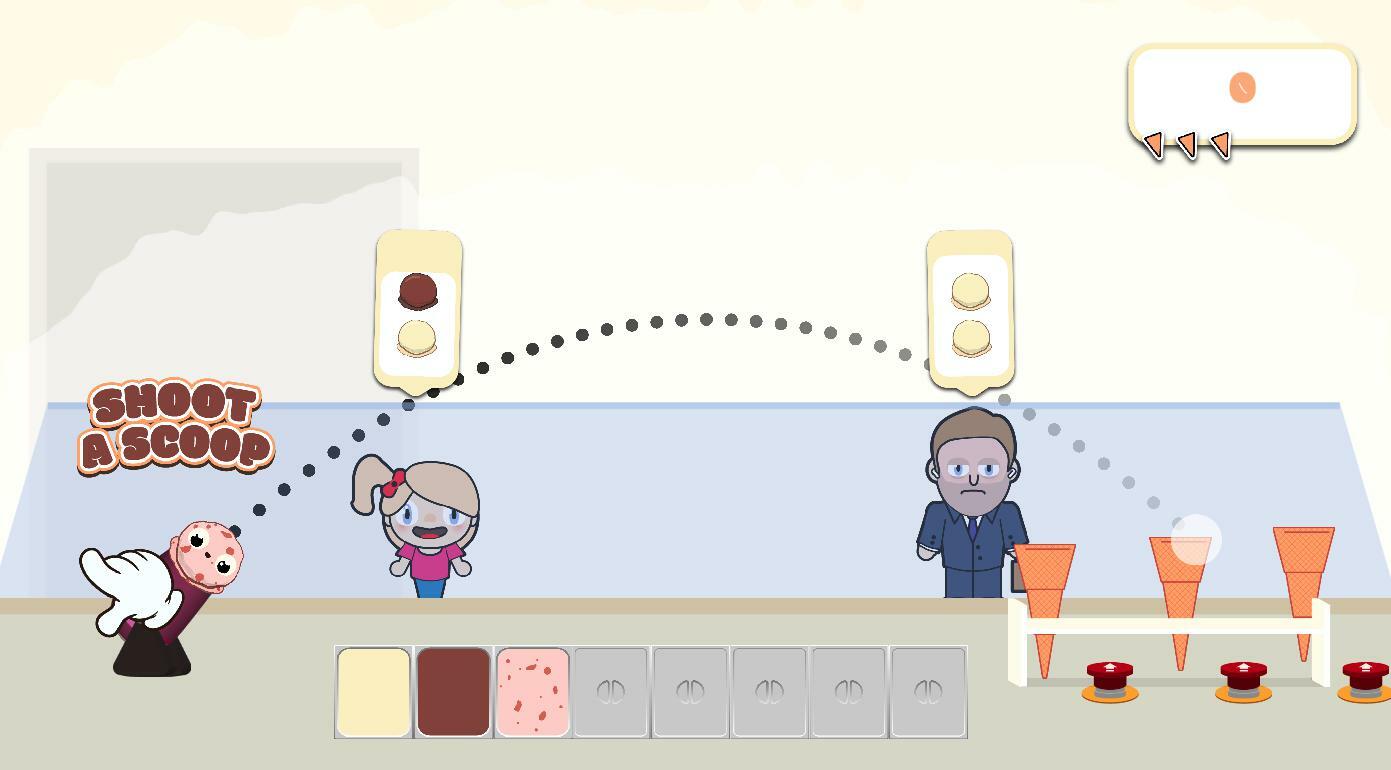Select the strawberry ice cream tray

[533, 690]
